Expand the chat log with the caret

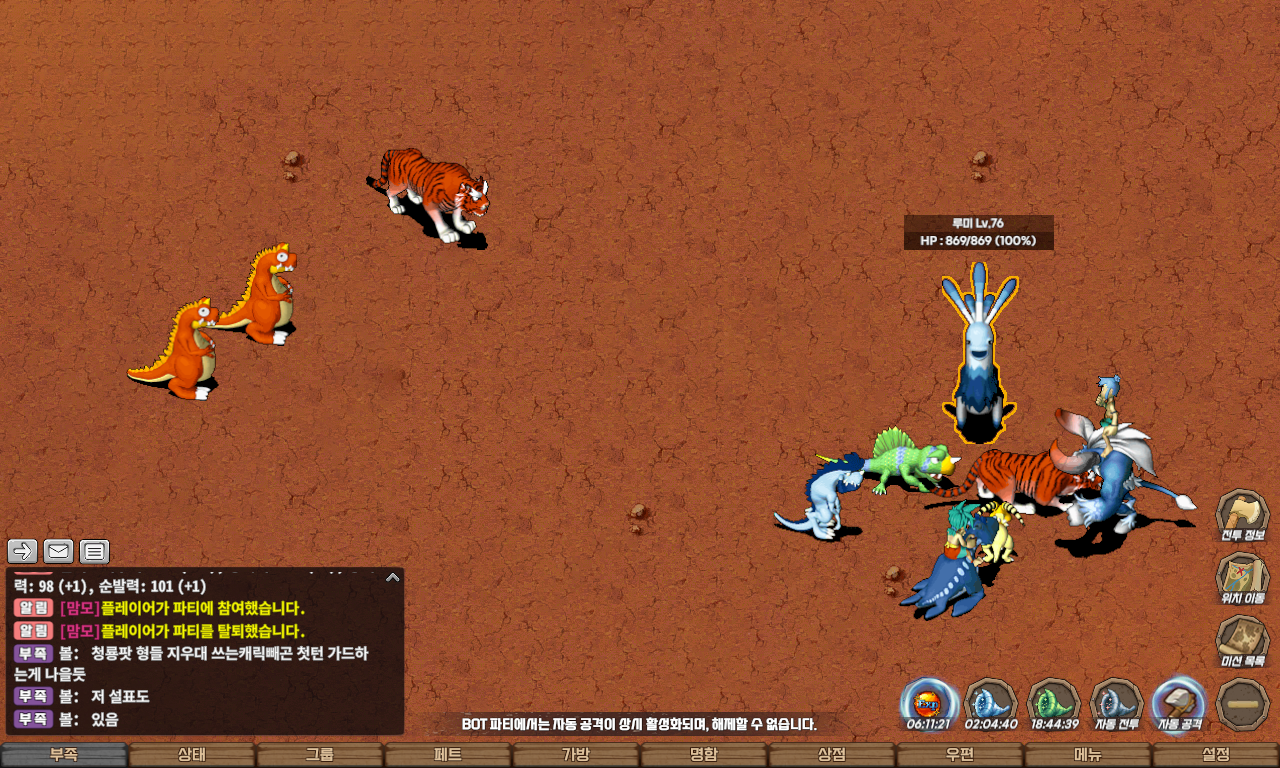pos(393,577)
